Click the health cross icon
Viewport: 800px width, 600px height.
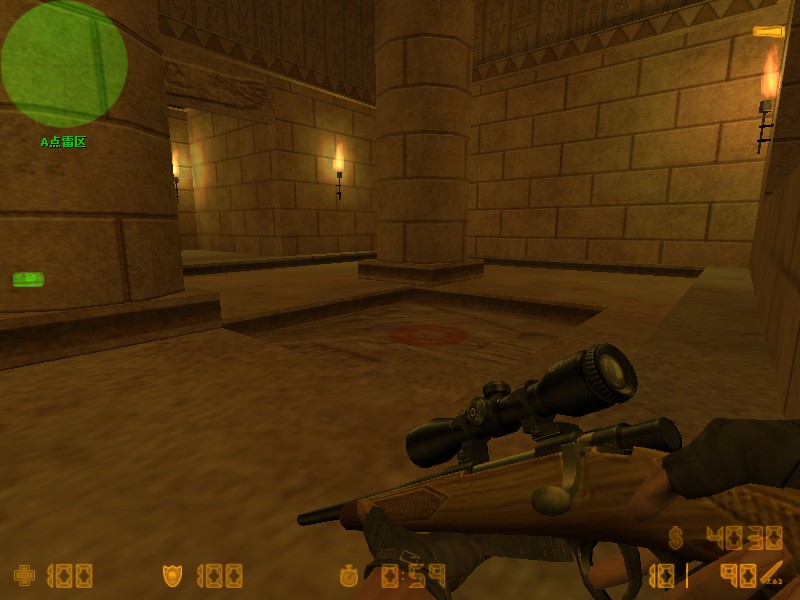tap(24, 575)
